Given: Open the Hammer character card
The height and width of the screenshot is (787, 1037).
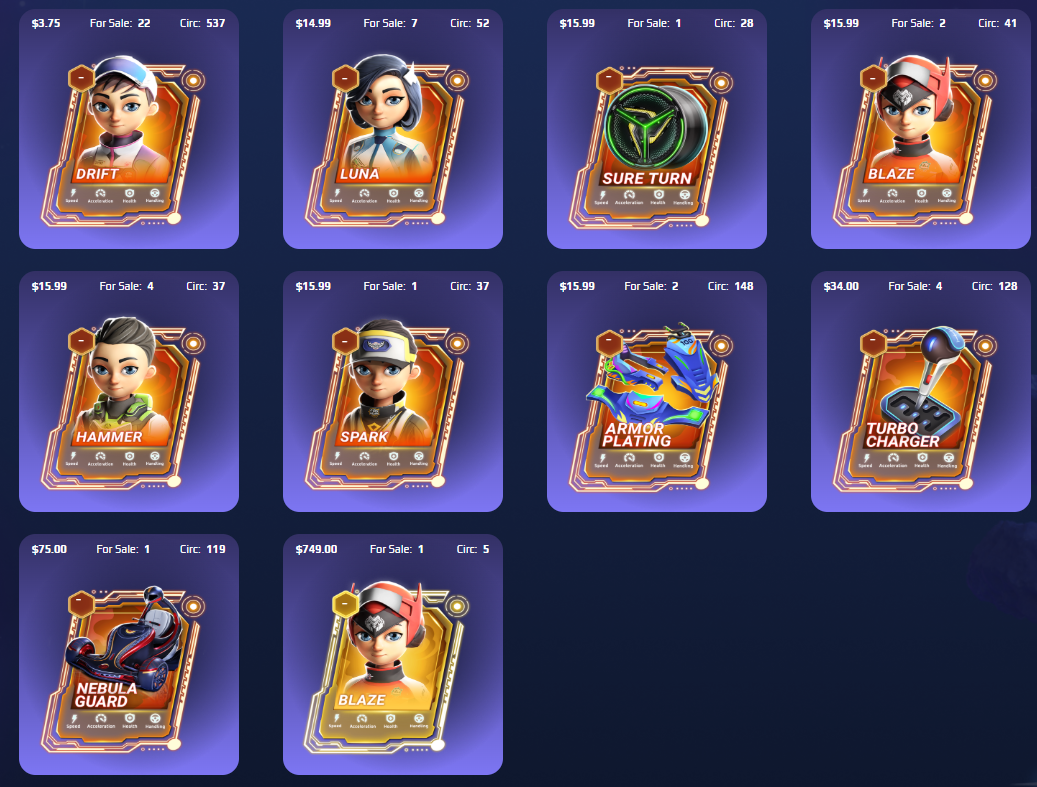Looking at the screenshot, I should (x=128, y=400).
